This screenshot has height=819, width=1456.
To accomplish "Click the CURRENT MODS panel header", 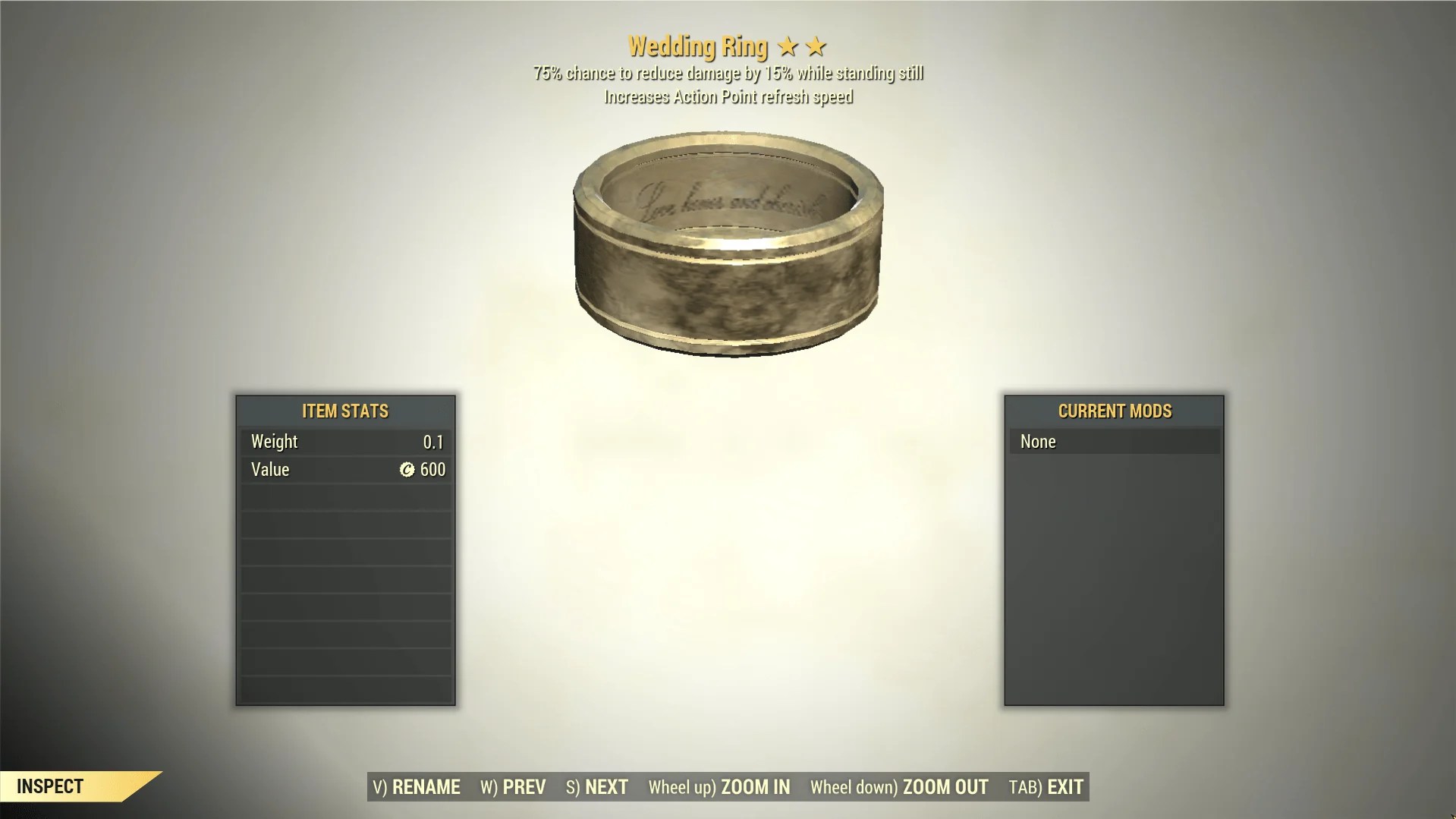I will (1115, 411).
